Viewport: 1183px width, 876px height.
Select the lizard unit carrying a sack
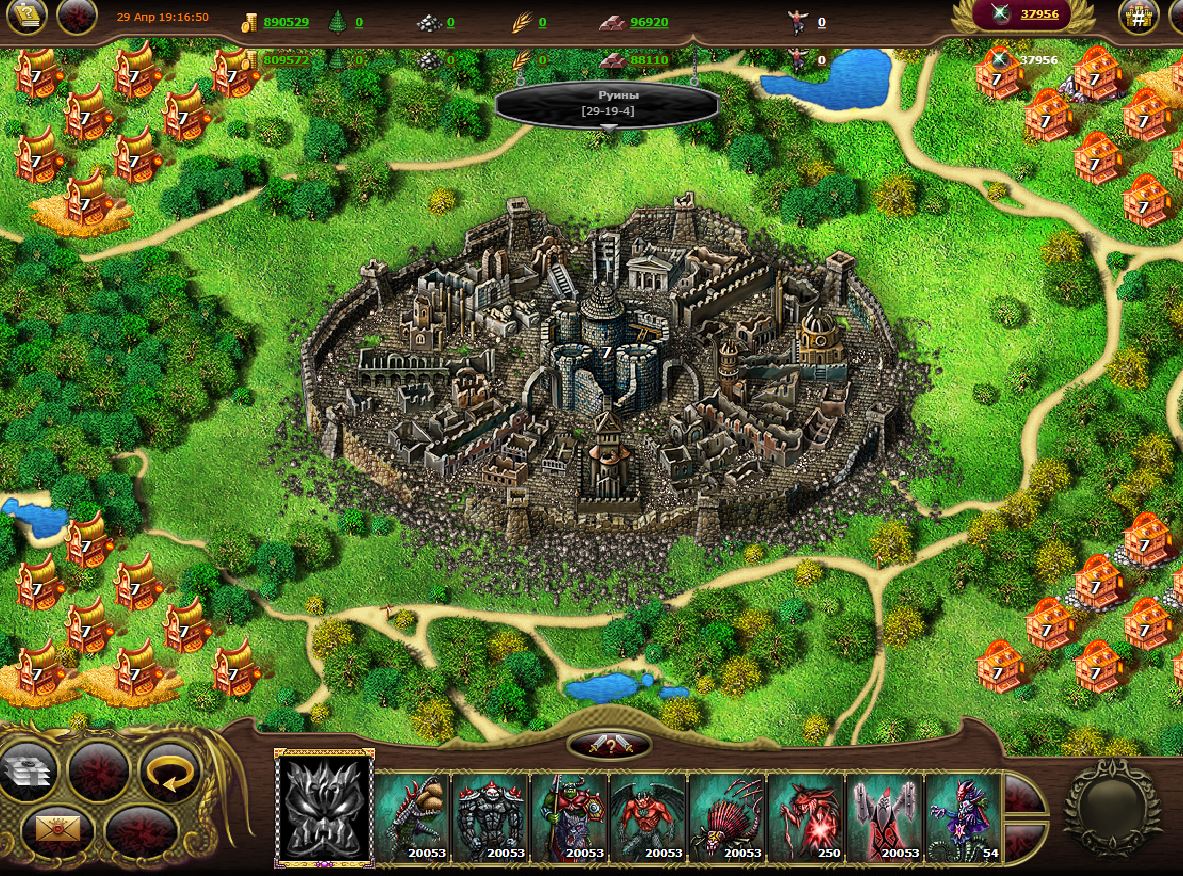pos(413,817)
